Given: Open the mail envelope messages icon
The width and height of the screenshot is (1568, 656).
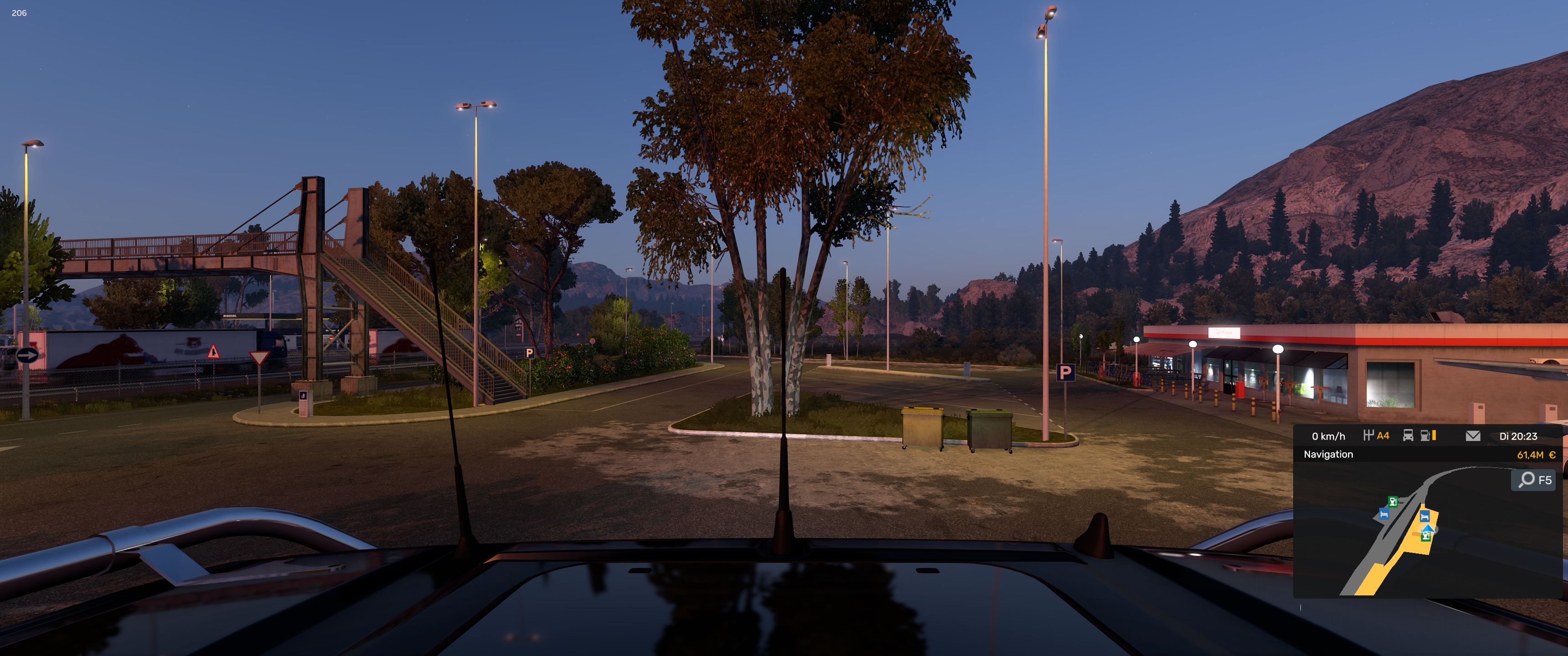Looking at the screenshot, I should (x=1472, y=436).
